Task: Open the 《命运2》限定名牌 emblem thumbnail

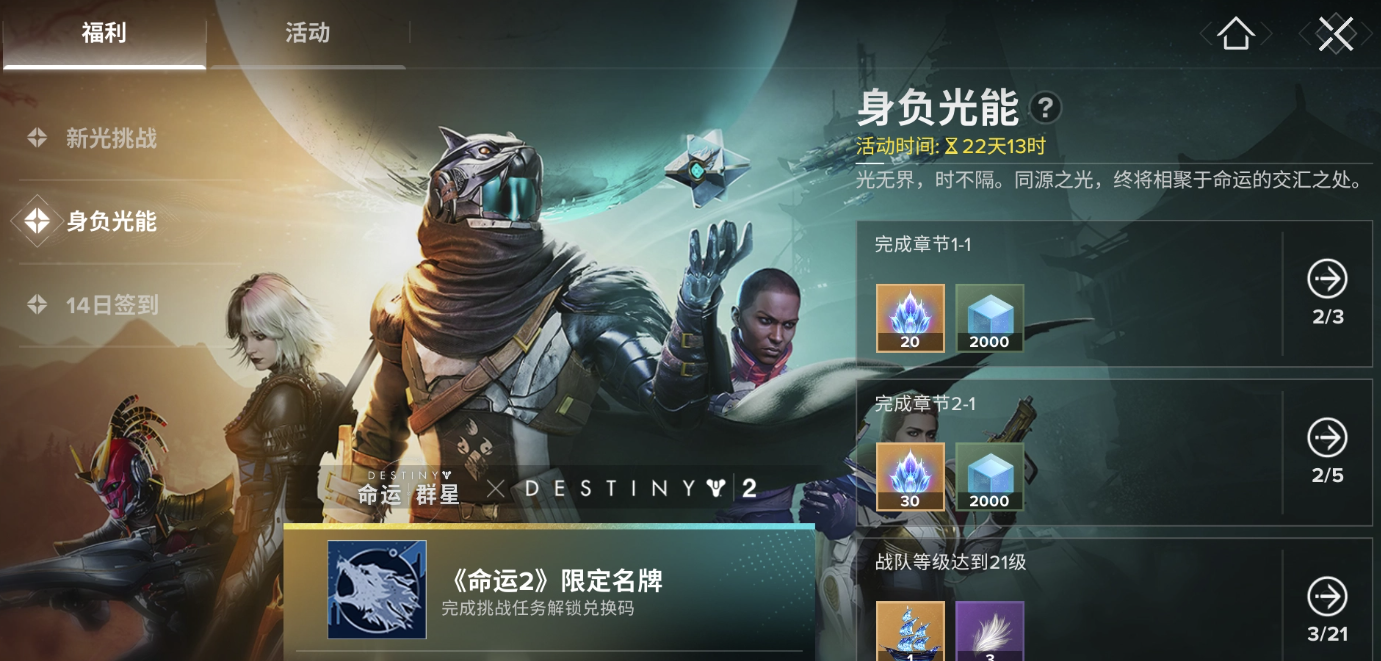Action: pos(377,590)
